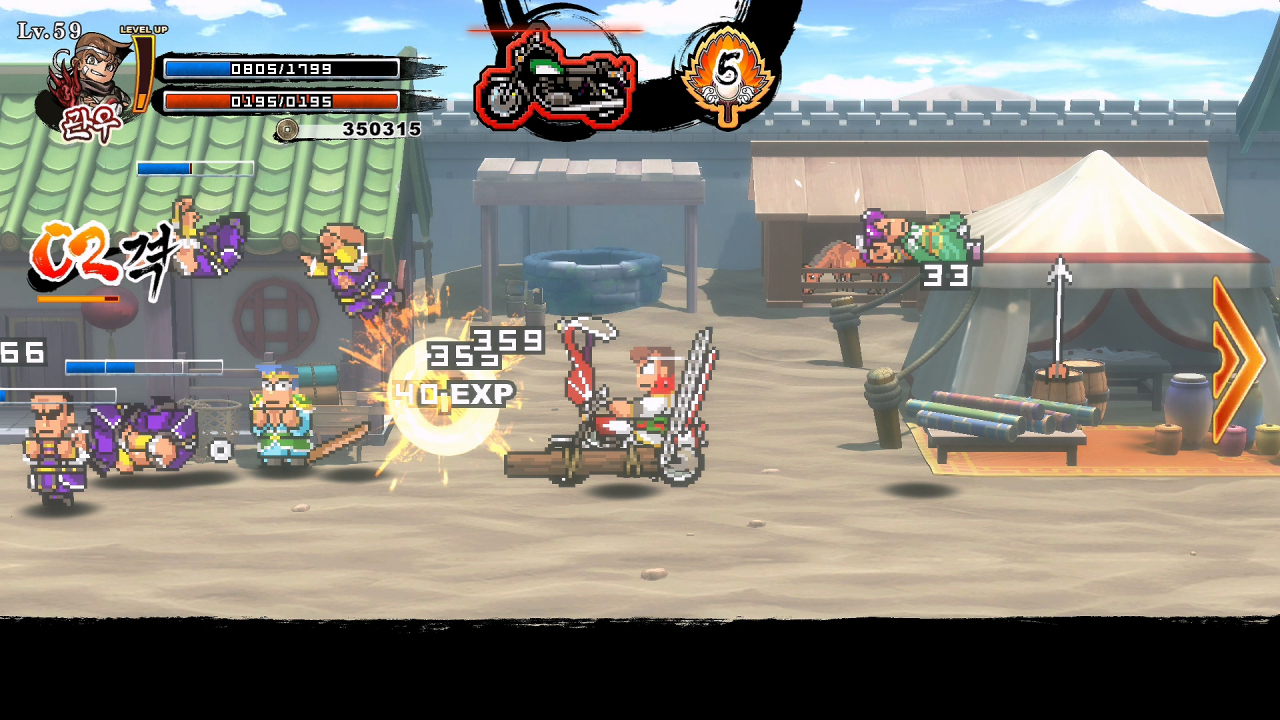Click the orange double-chevron advance arrow
1280x720 pixels.
(x=1238, y=359)
